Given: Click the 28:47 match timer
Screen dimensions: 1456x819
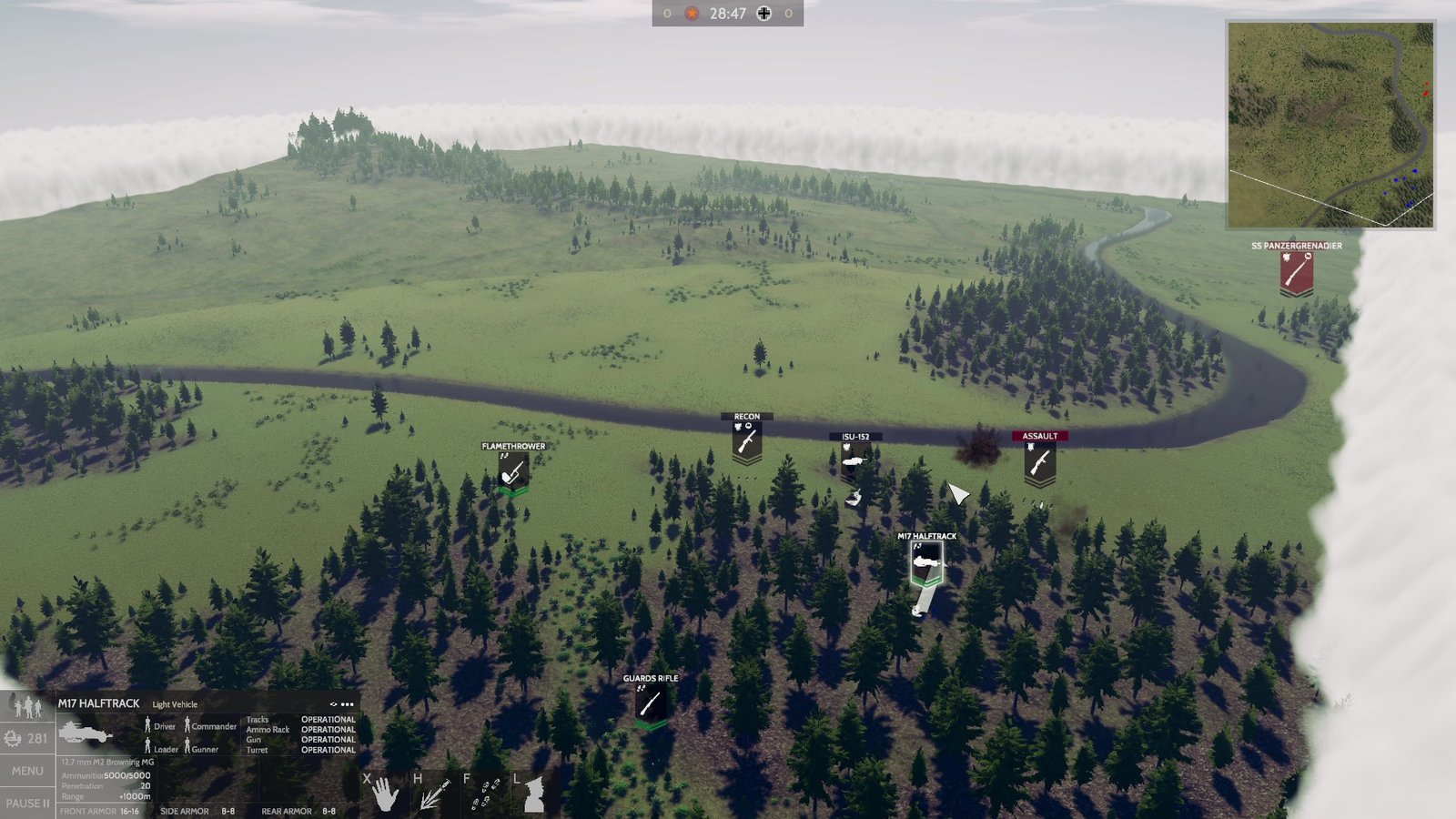Looking at the screenshot, I should click(728, 14).
